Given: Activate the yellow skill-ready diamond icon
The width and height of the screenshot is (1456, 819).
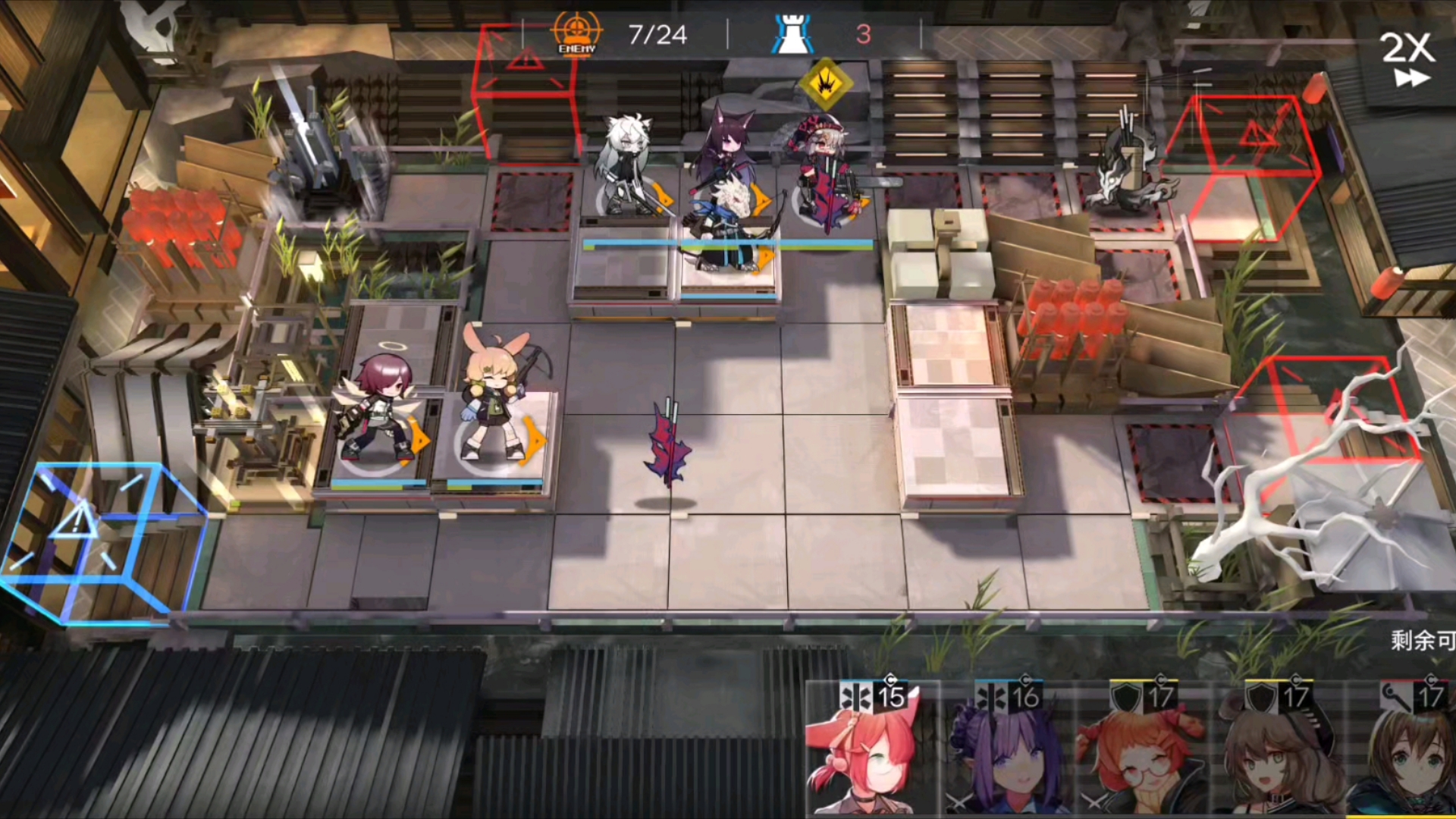Looking at the screenshot, I should point(826,83).
